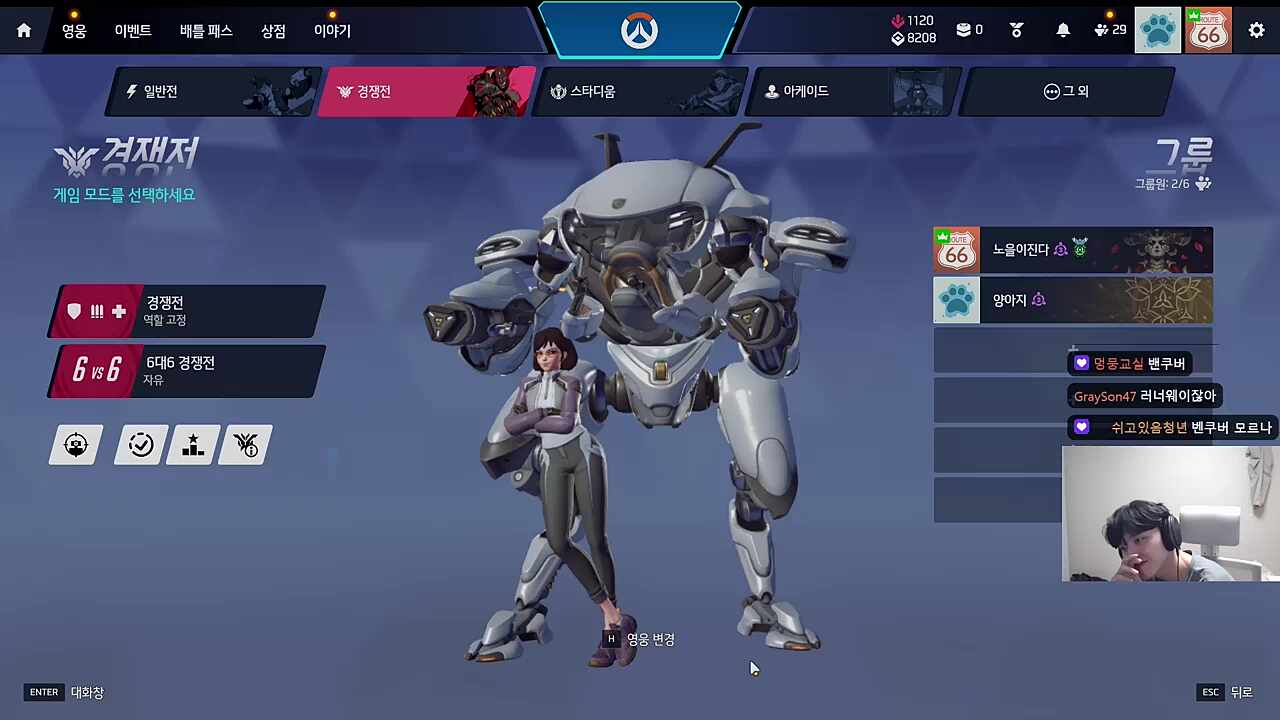Open the 이야기 (Story) menu
1280x720 pixels.
332,31
